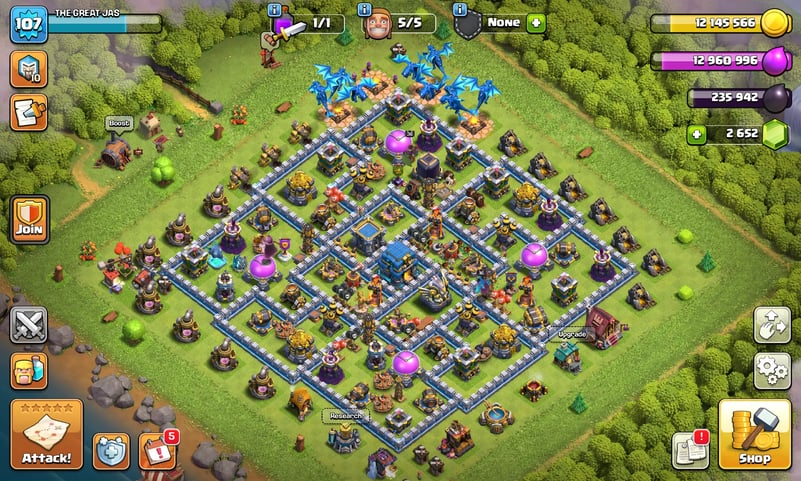Open the crossed swords icon
This screenshot has height=481, width=801.
tap(28, 325)
